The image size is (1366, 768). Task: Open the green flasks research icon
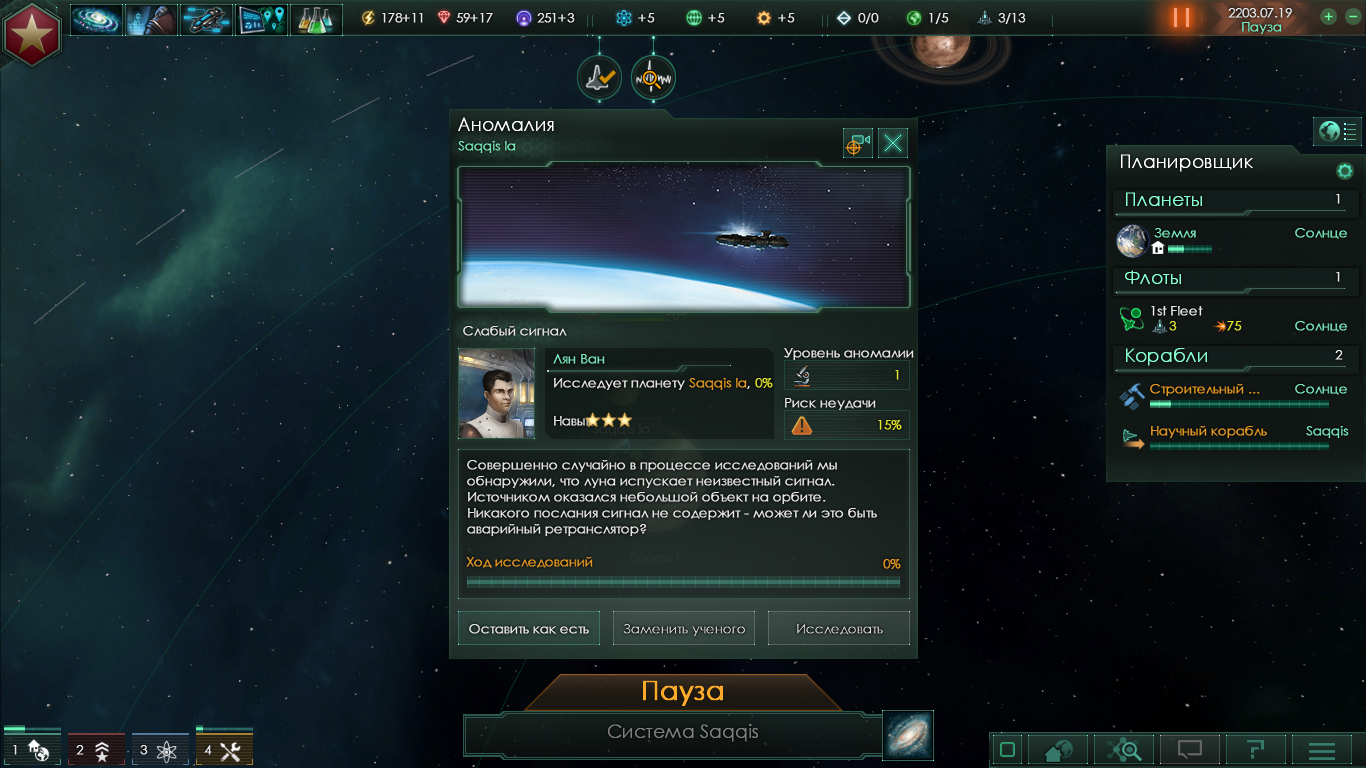click(x=316, y=19)
